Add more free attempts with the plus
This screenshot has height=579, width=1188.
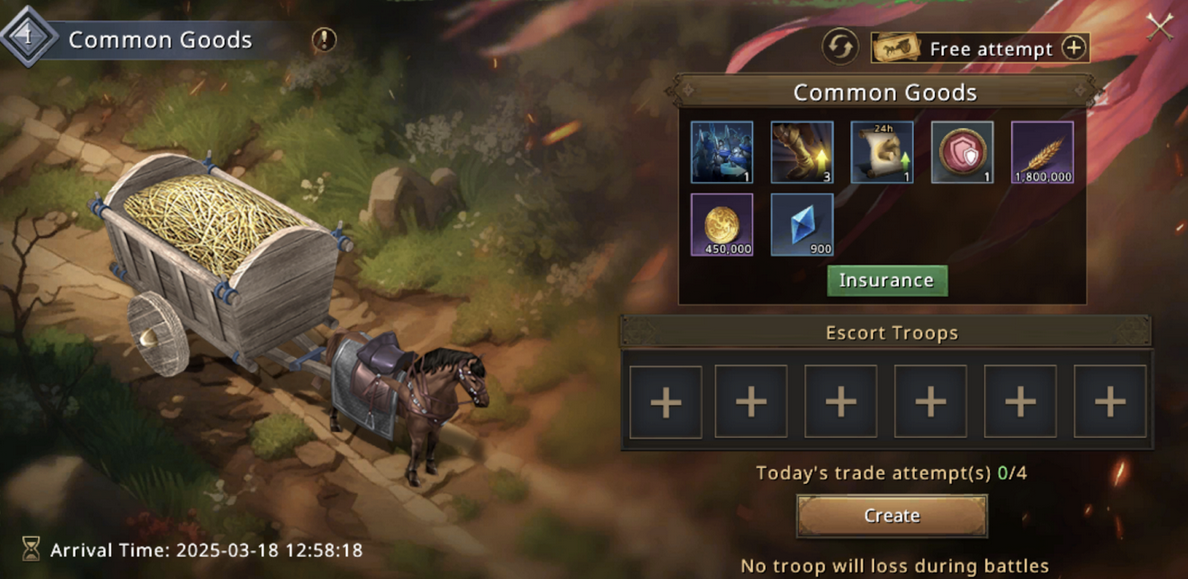tap(1073, 48)
